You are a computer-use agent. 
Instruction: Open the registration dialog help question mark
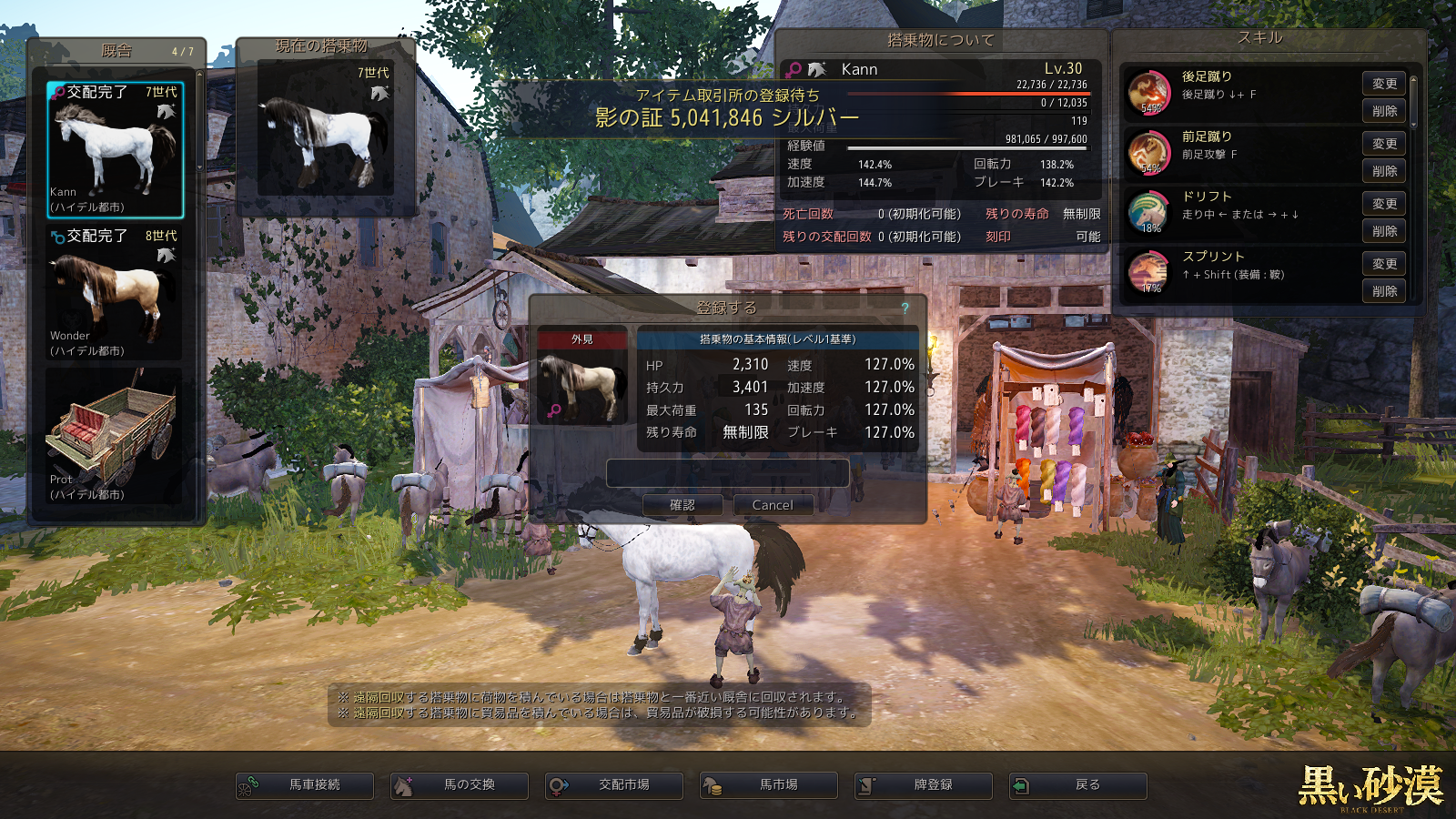click(905, 308)
